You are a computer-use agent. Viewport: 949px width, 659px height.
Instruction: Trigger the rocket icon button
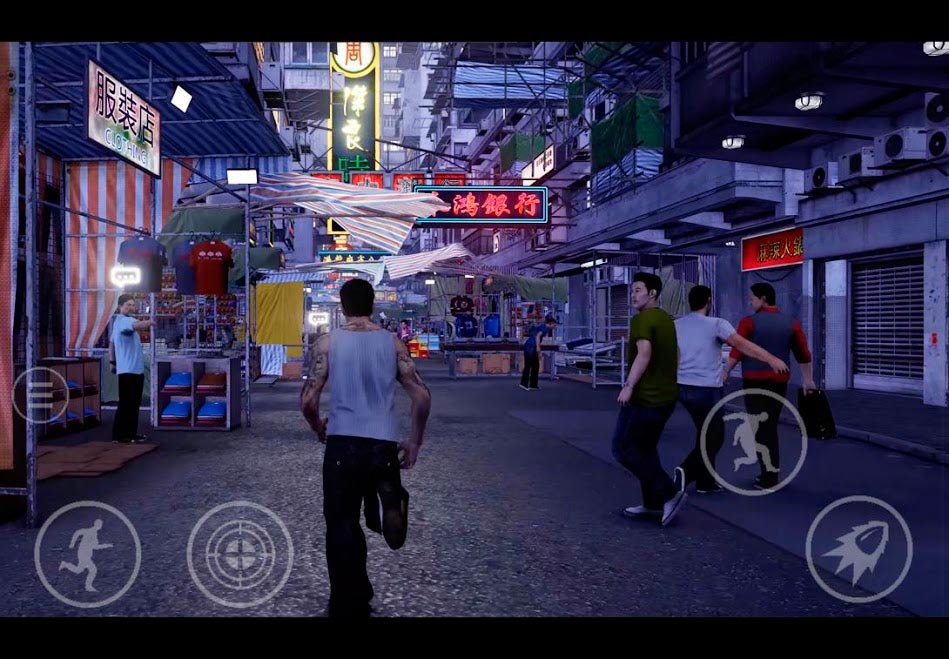tap(858, 549)
